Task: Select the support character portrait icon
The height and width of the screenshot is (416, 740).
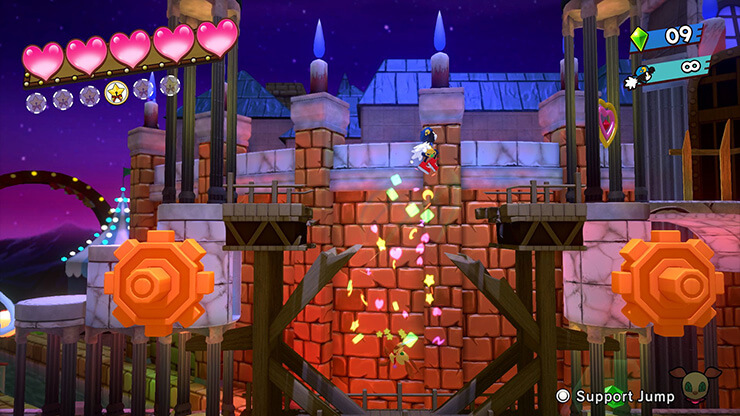Action: click(709, 388)
